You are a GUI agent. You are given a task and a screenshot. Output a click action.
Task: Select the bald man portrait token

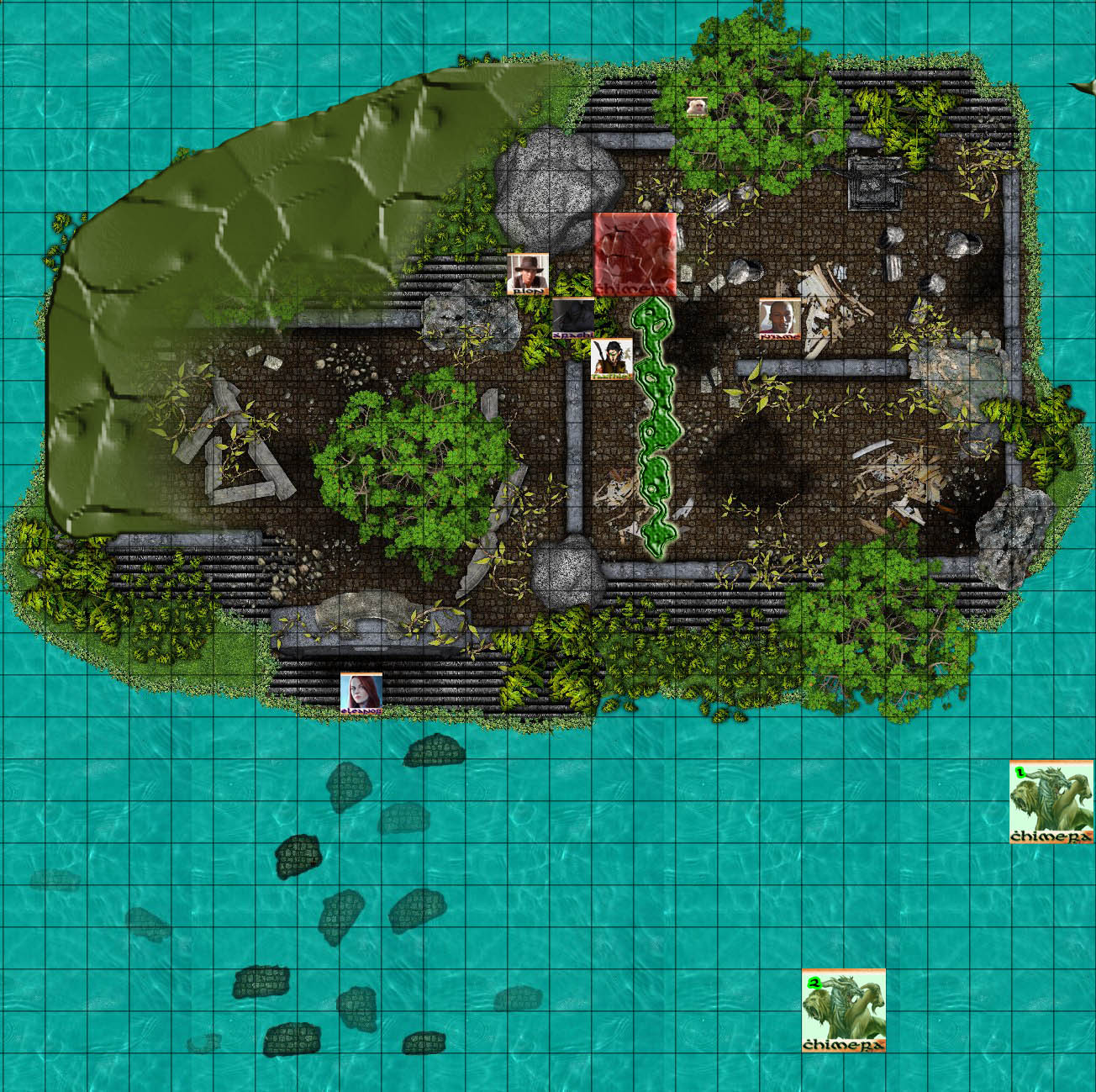[x=779, y=319]
